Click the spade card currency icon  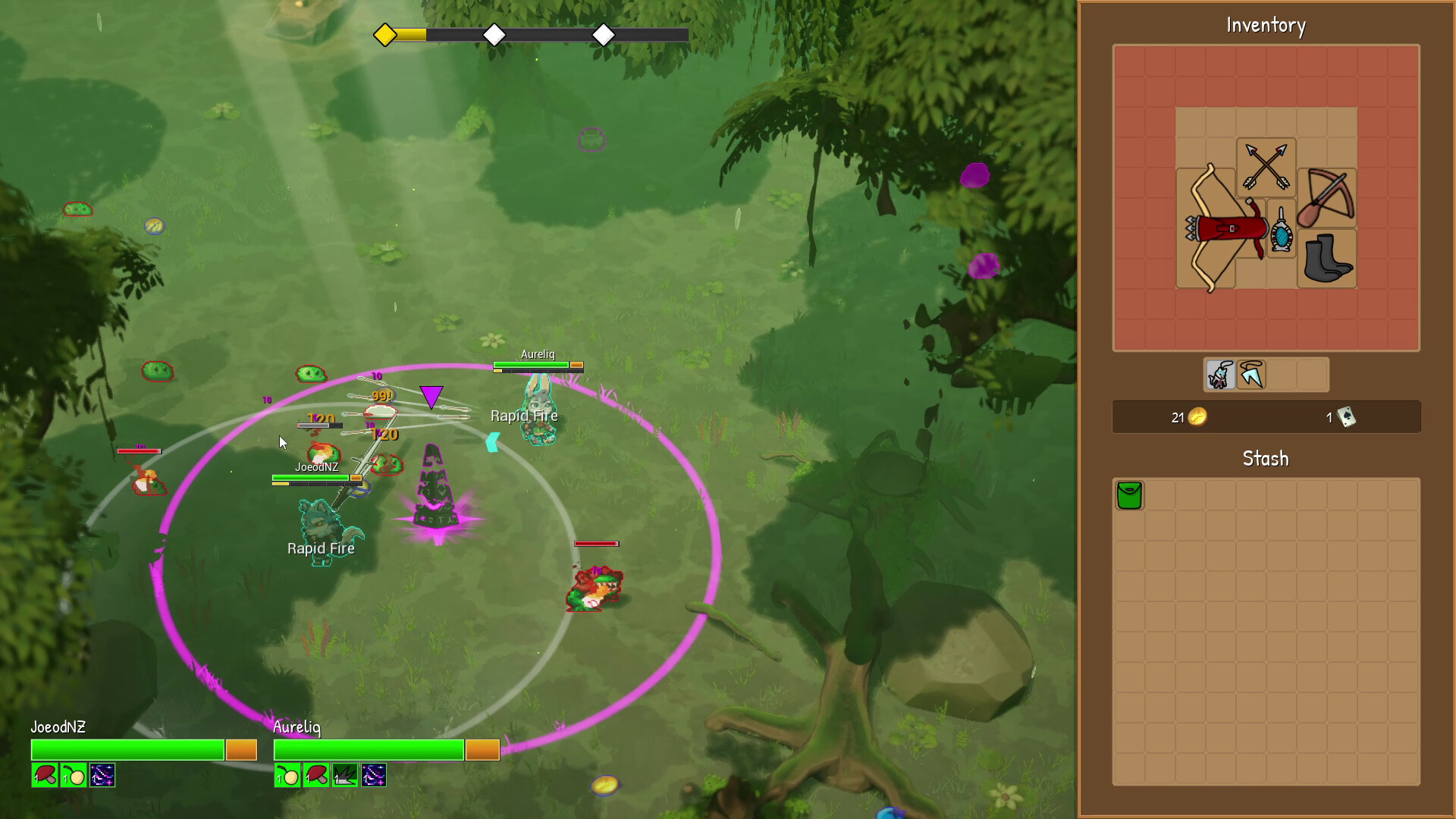1346,418
